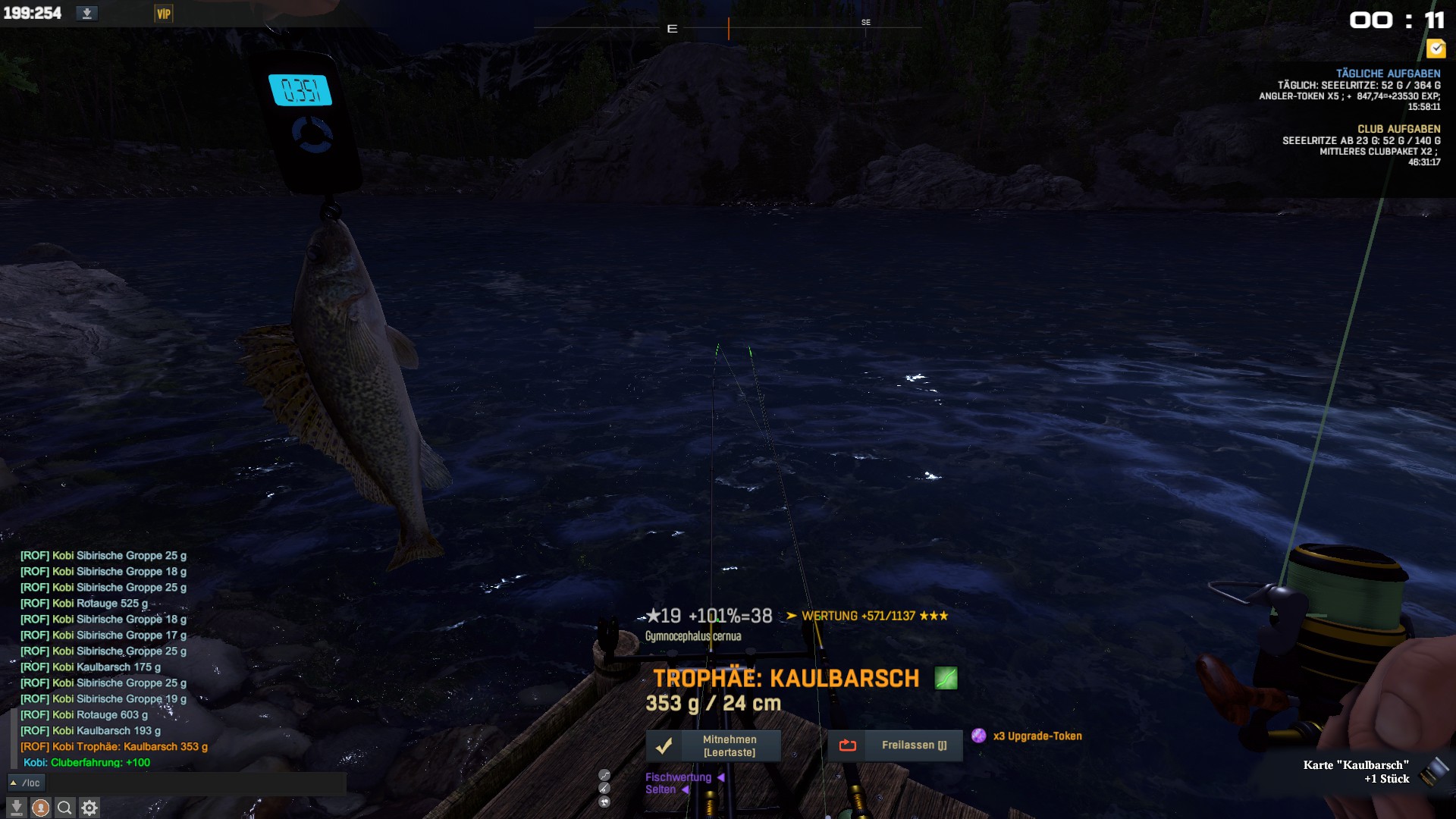Toggle the Fischwertung filter label

(x=678, y=777)
